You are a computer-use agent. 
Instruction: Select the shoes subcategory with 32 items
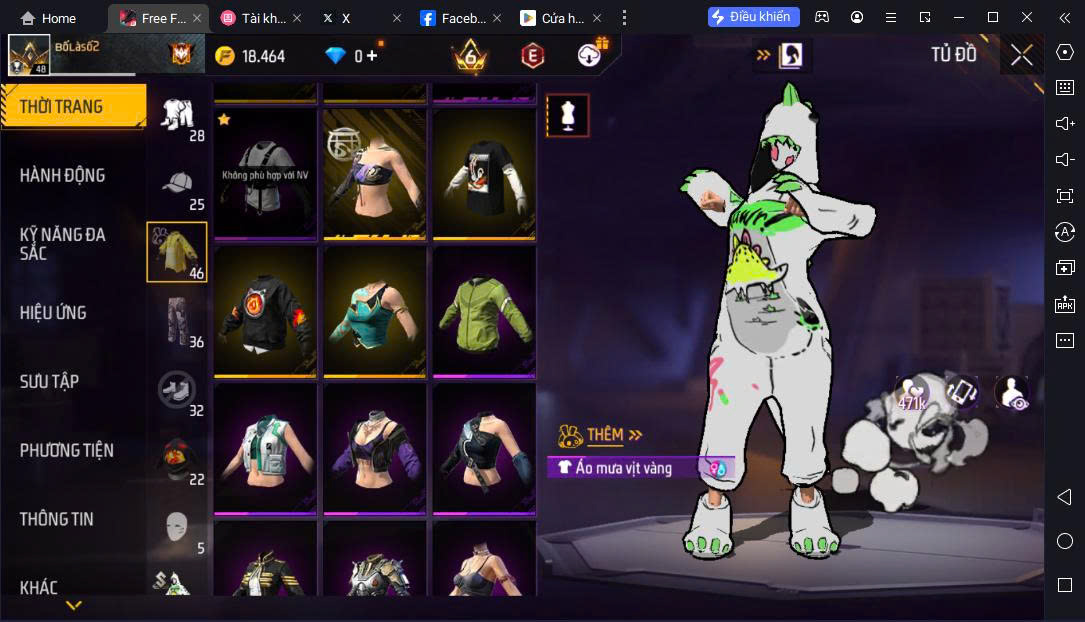(x=179, y=391)
